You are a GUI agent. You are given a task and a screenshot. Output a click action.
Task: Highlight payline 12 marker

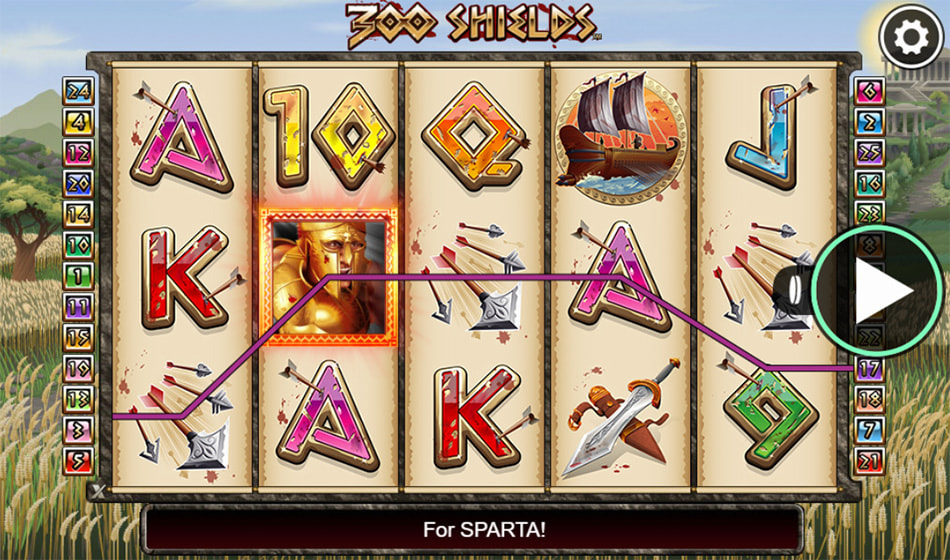(78, 153)
